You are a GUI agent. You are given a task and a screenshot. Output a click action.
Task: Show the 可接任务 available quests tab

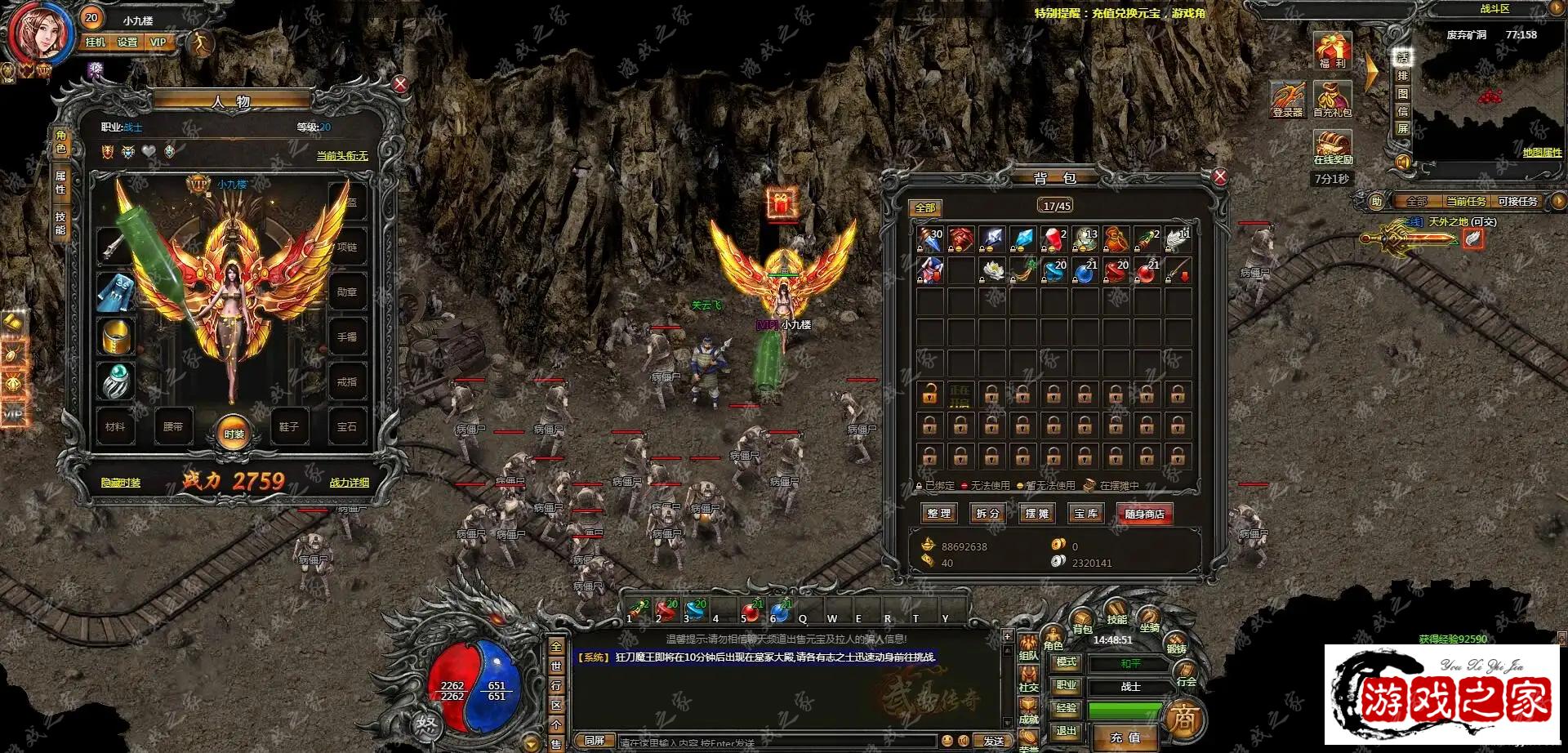pyautogui.click(x=1517, y=201)
